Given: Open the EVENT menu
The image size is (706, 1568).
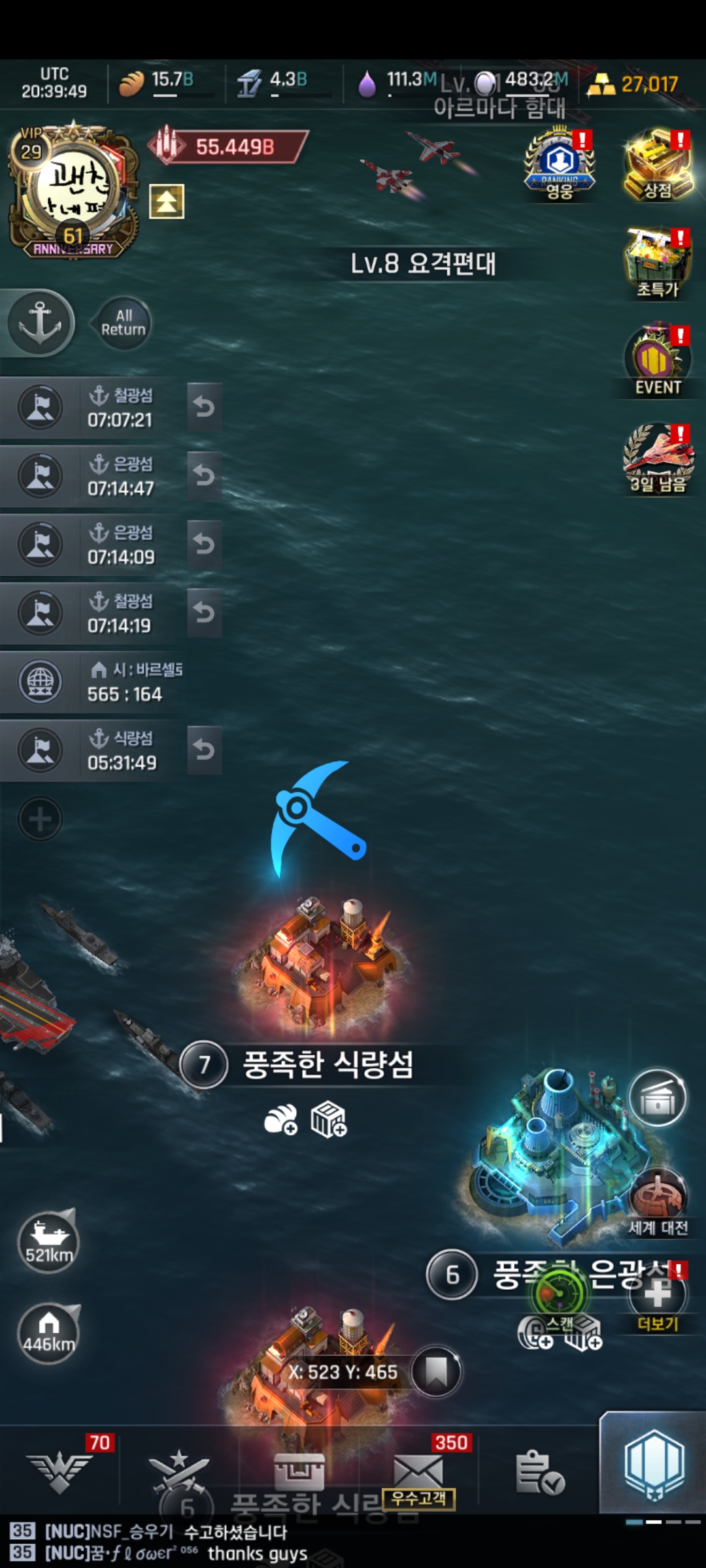Looking at the screenshot, I should click(x=658, y=361).
